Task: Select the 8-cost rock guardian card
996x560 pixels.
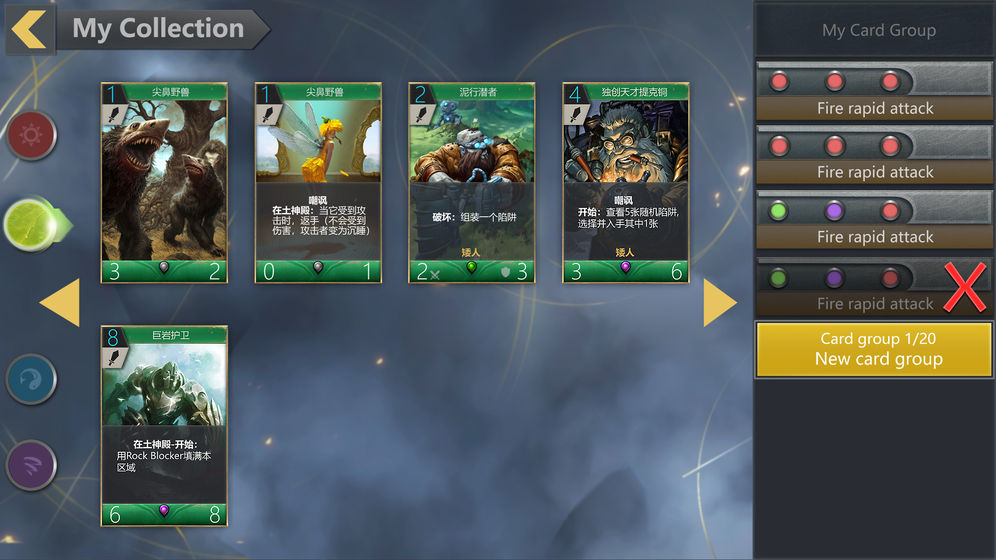Action: 164,425
